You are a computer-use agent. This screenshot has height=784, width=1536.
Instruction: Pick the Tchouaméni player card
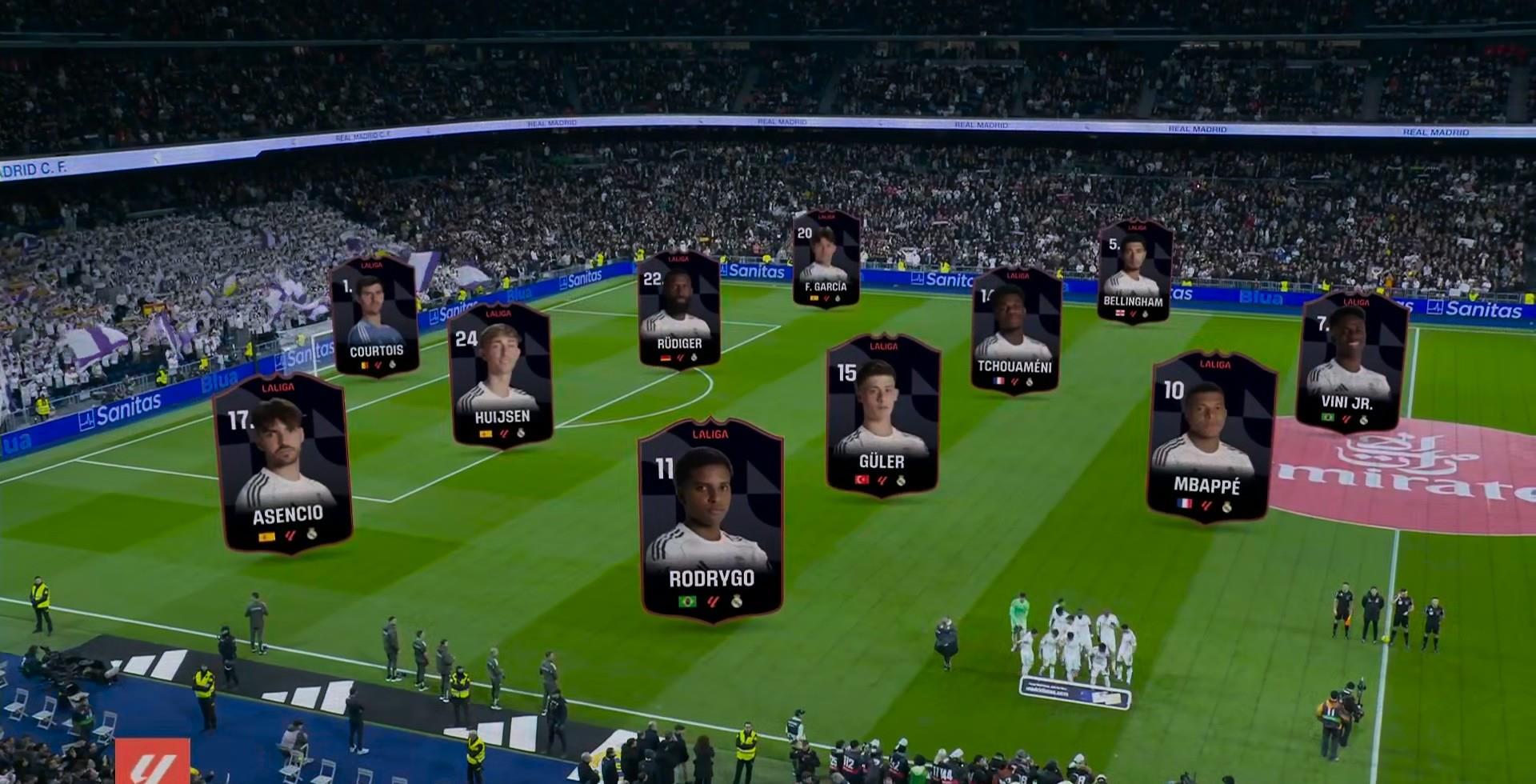[1015, 330]
